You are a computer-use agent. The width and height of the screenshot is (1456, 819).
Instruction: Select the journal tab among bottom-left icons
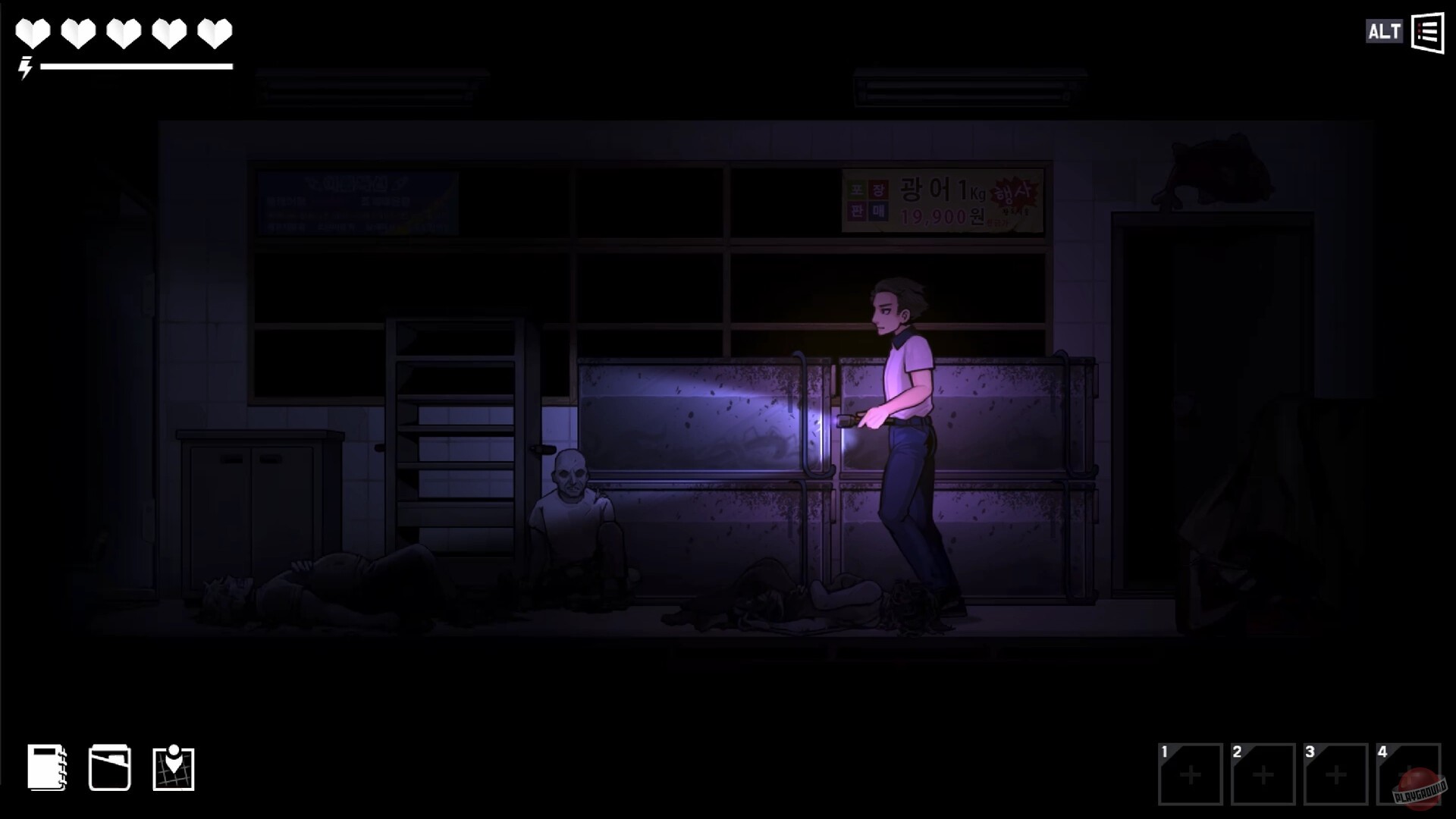coord(47,768)
